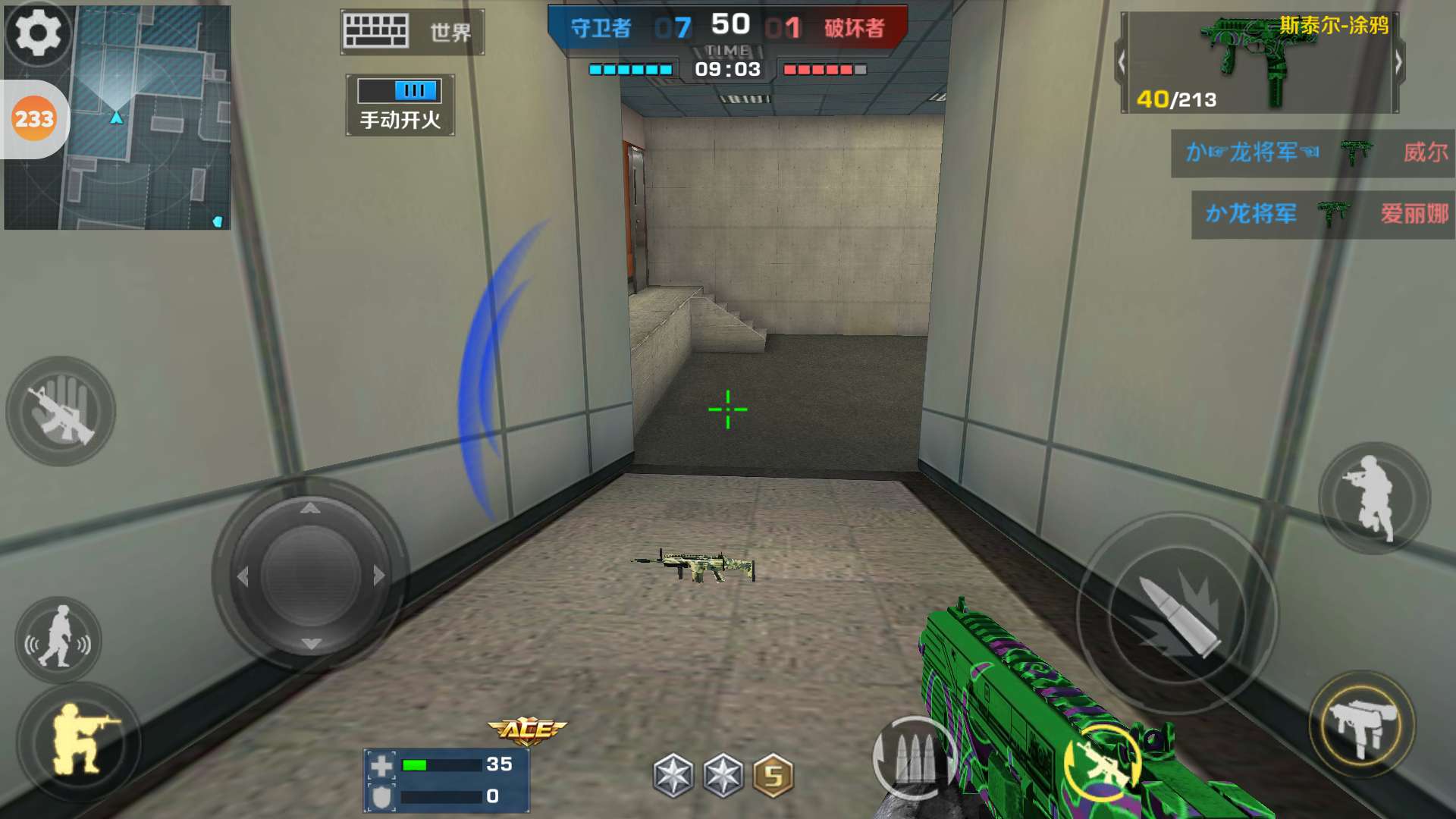Switch to the previous weapon with left arrow
This screenshot has height=819, width=1456.
click(1122, 63)
